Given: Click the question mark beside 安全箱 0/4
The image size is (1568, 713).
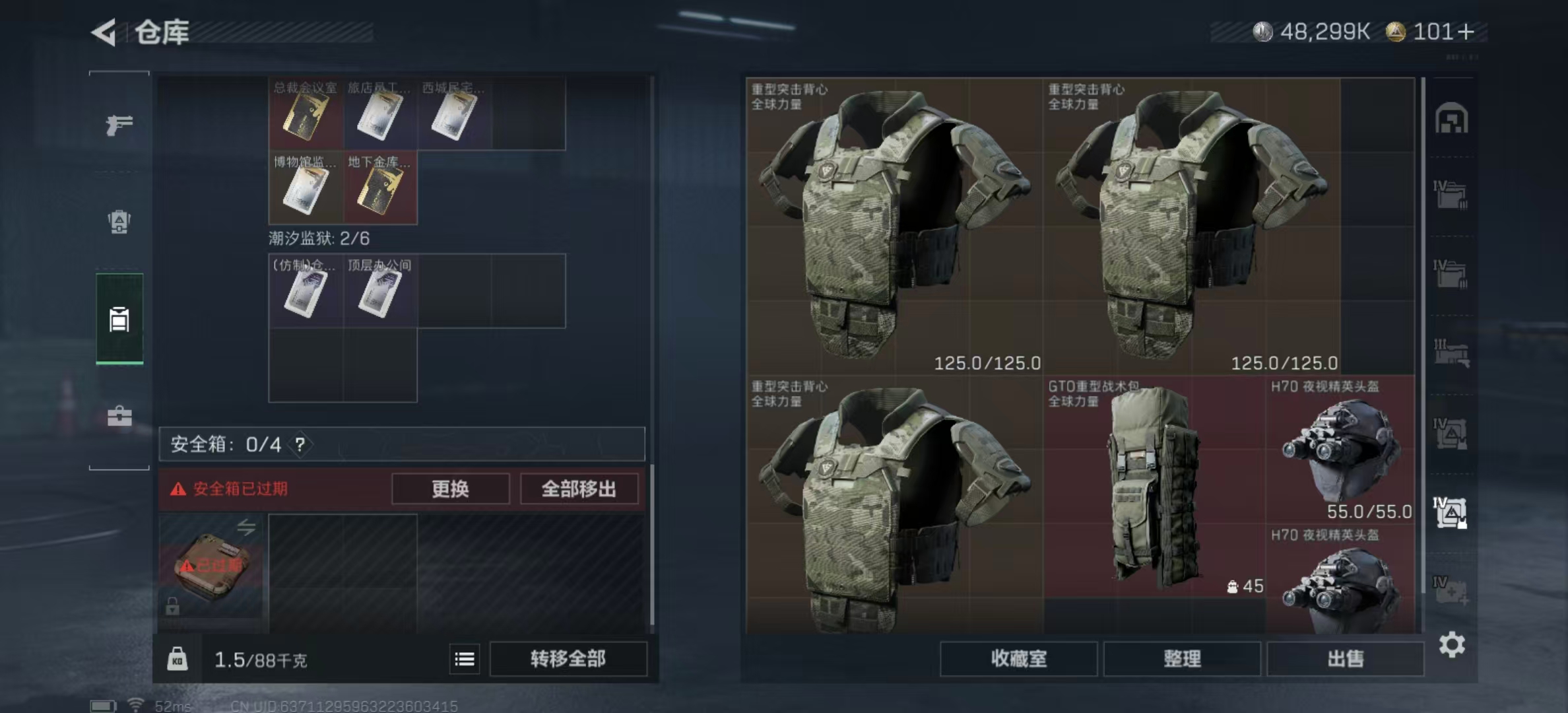Looking at the screenshot, I should tap(300, 444).
